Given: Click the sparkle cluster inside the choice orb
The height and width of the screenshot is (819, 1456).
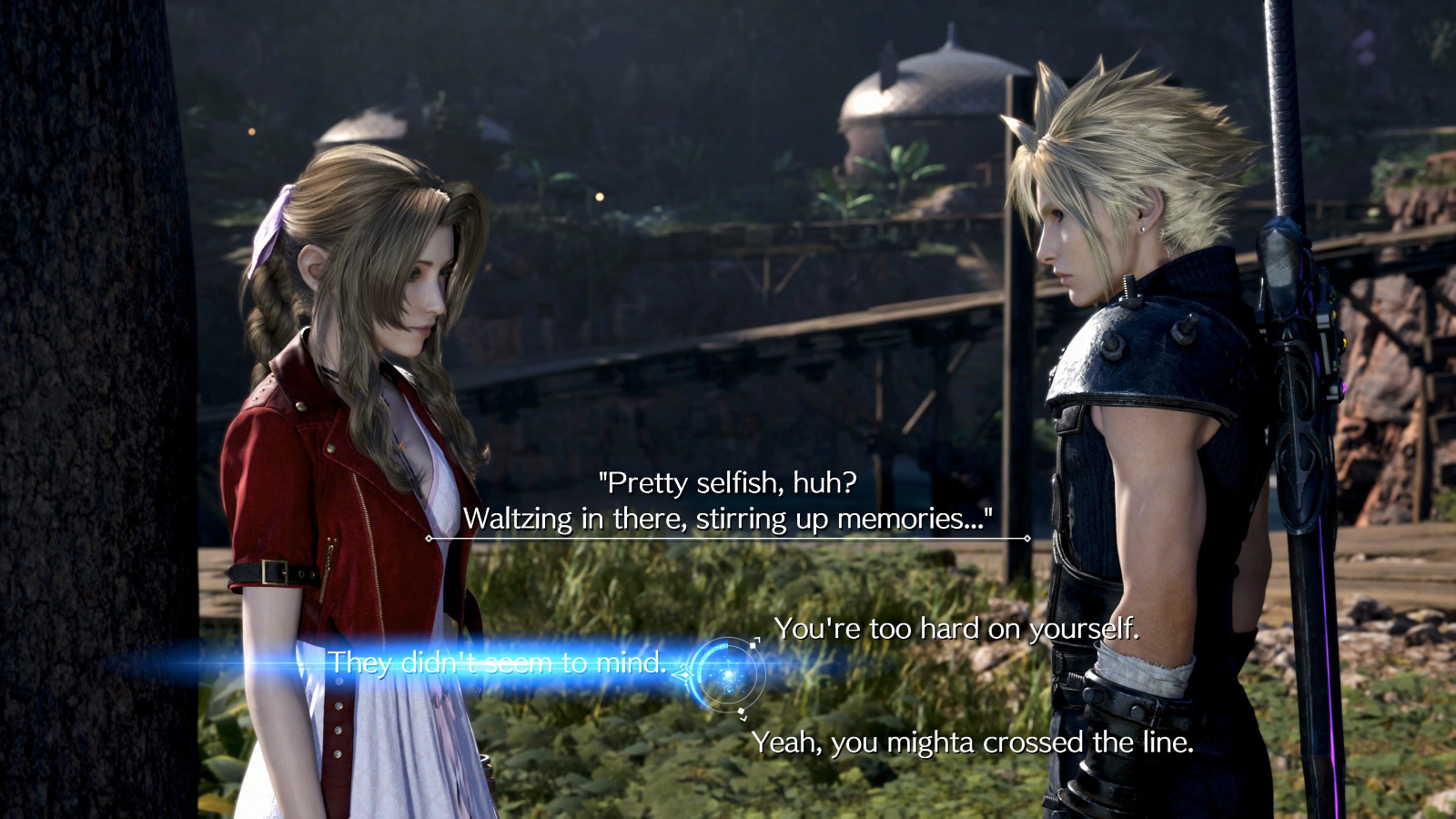Looking at the screenshot, I should click(x=728, y=673).
